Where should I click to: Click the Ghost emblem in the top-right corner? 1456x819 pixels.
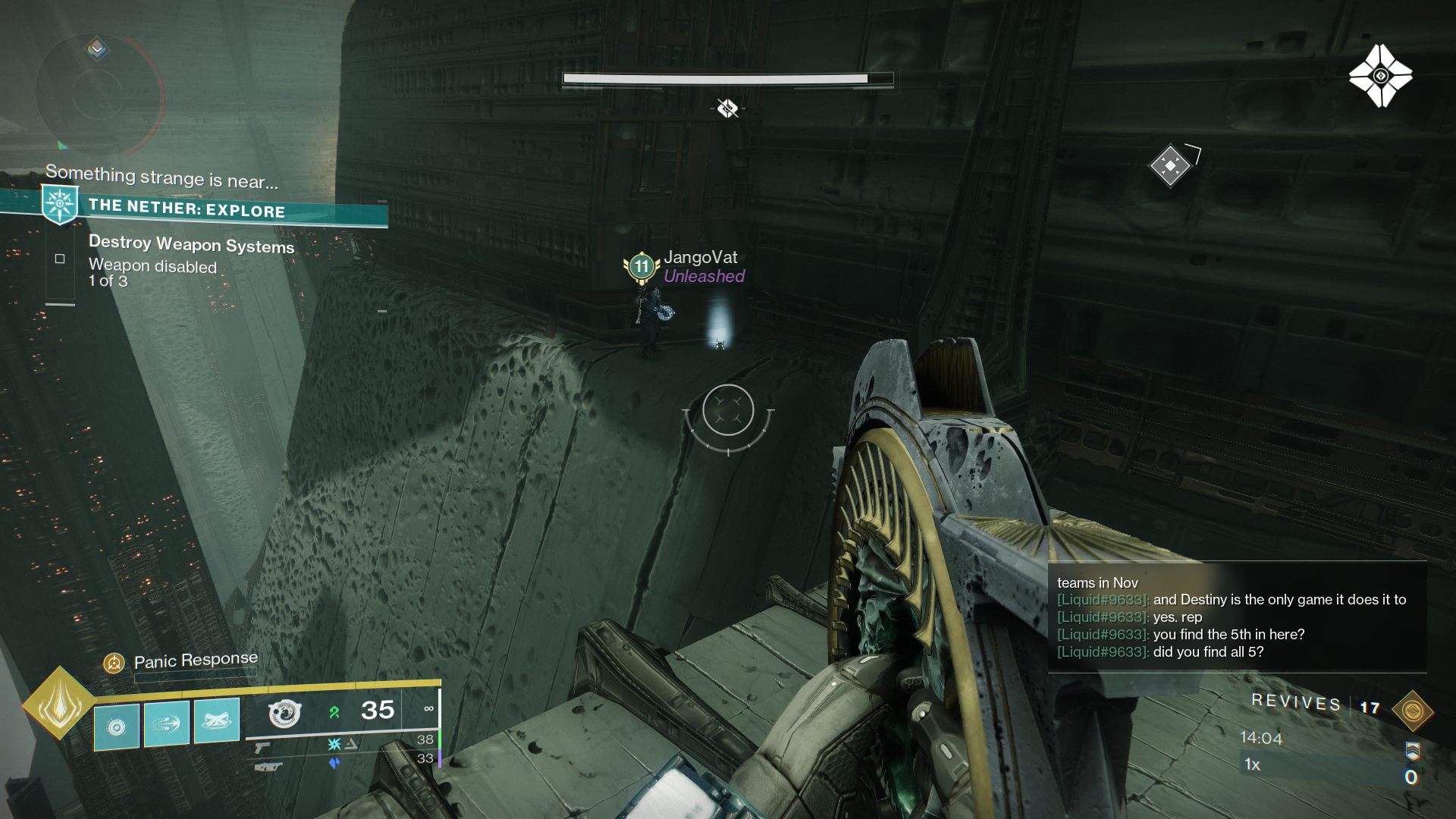point(1382,74)
